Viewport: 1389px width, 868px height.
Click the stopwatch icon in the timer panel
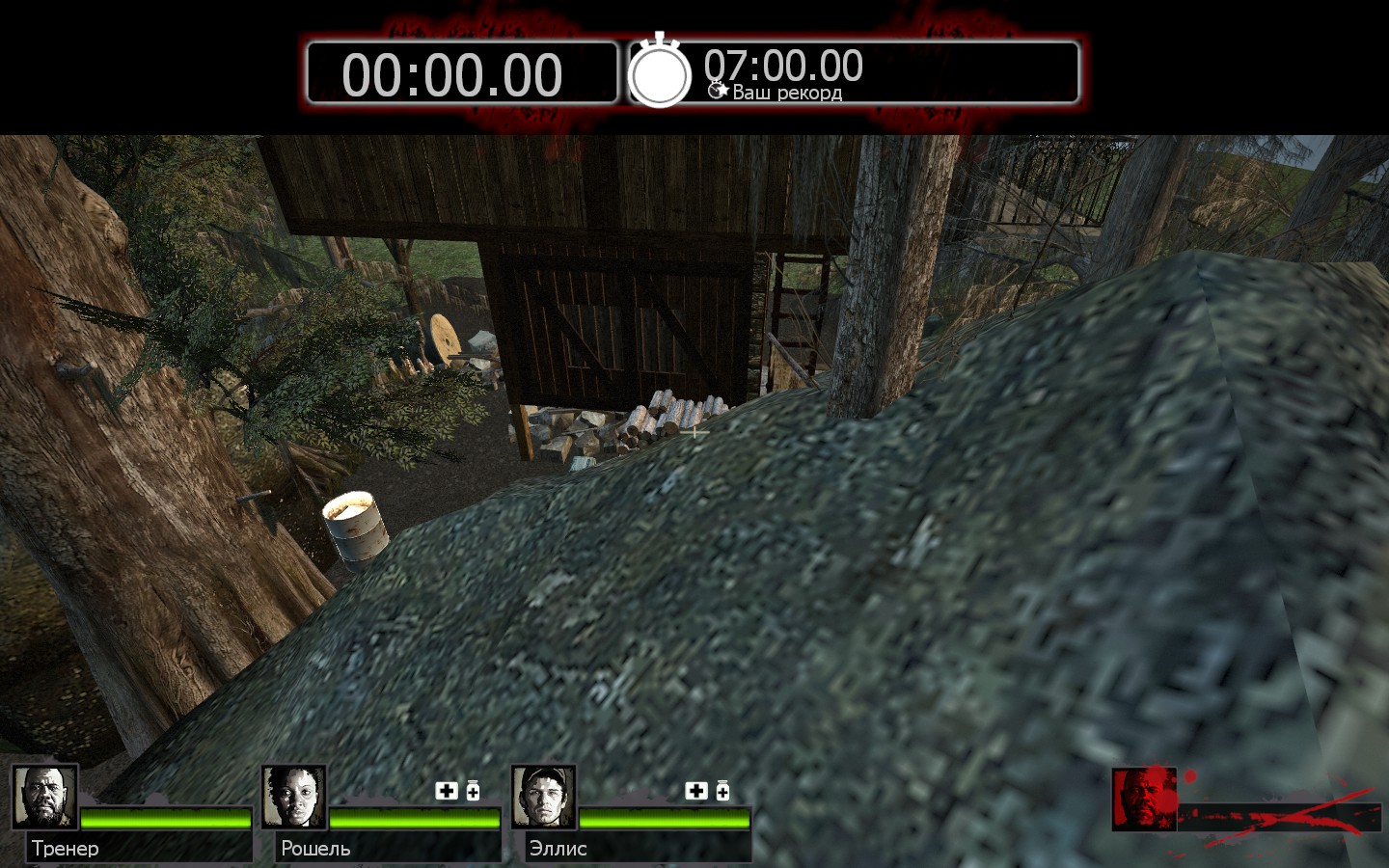pos(660,71)
